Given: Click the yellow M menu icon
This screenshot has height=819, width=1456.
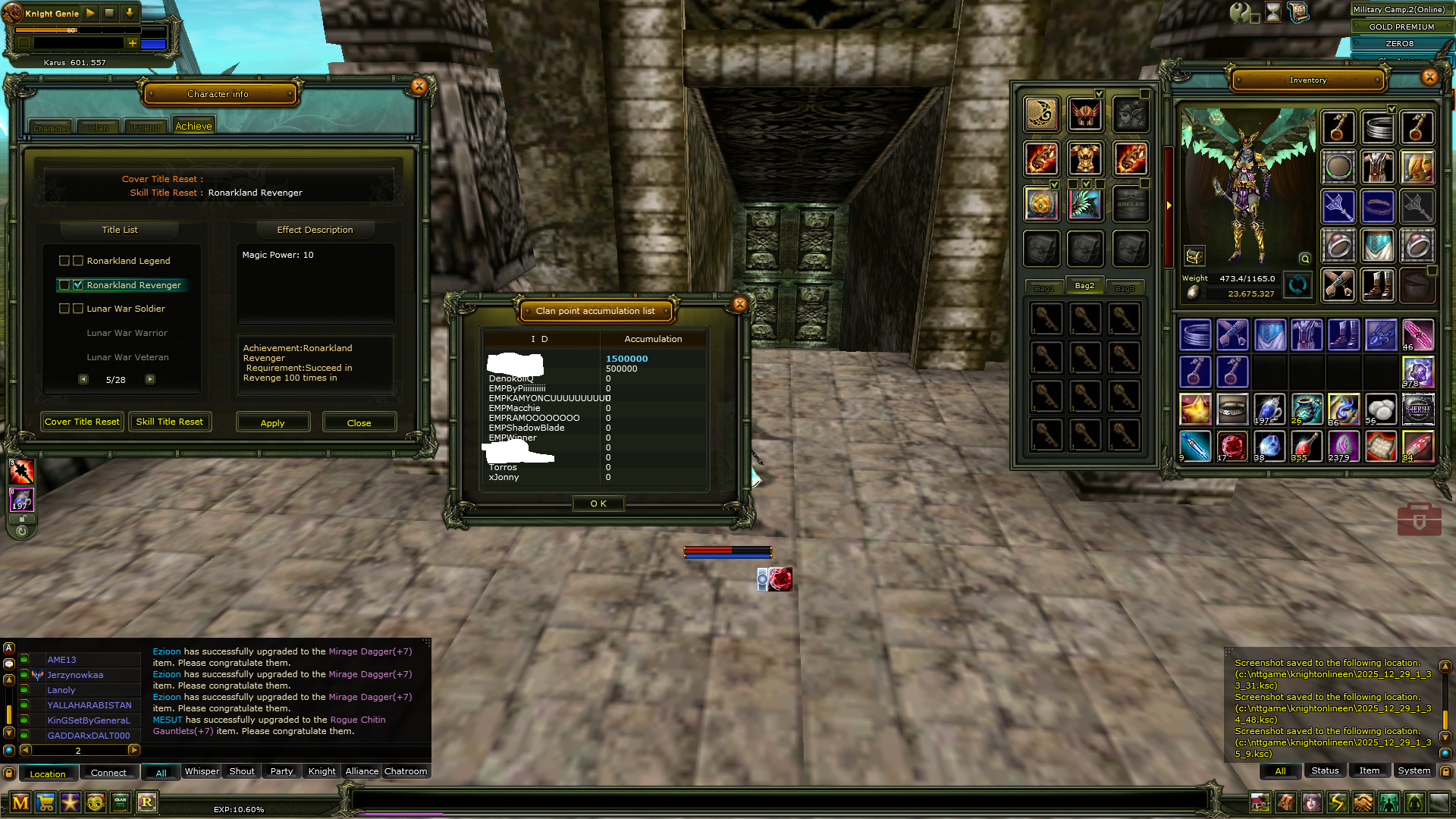Looking at the screenshot, I should click(x=20, y=802).
